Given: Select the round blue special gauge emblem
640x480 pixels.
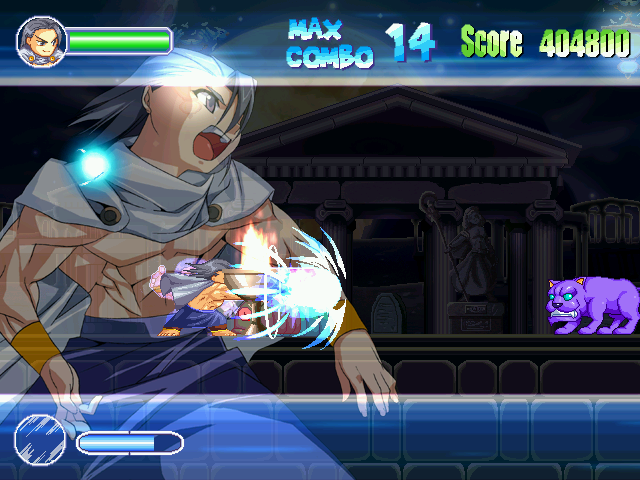Looking at the screenshot, I should [x=40, y=441].
